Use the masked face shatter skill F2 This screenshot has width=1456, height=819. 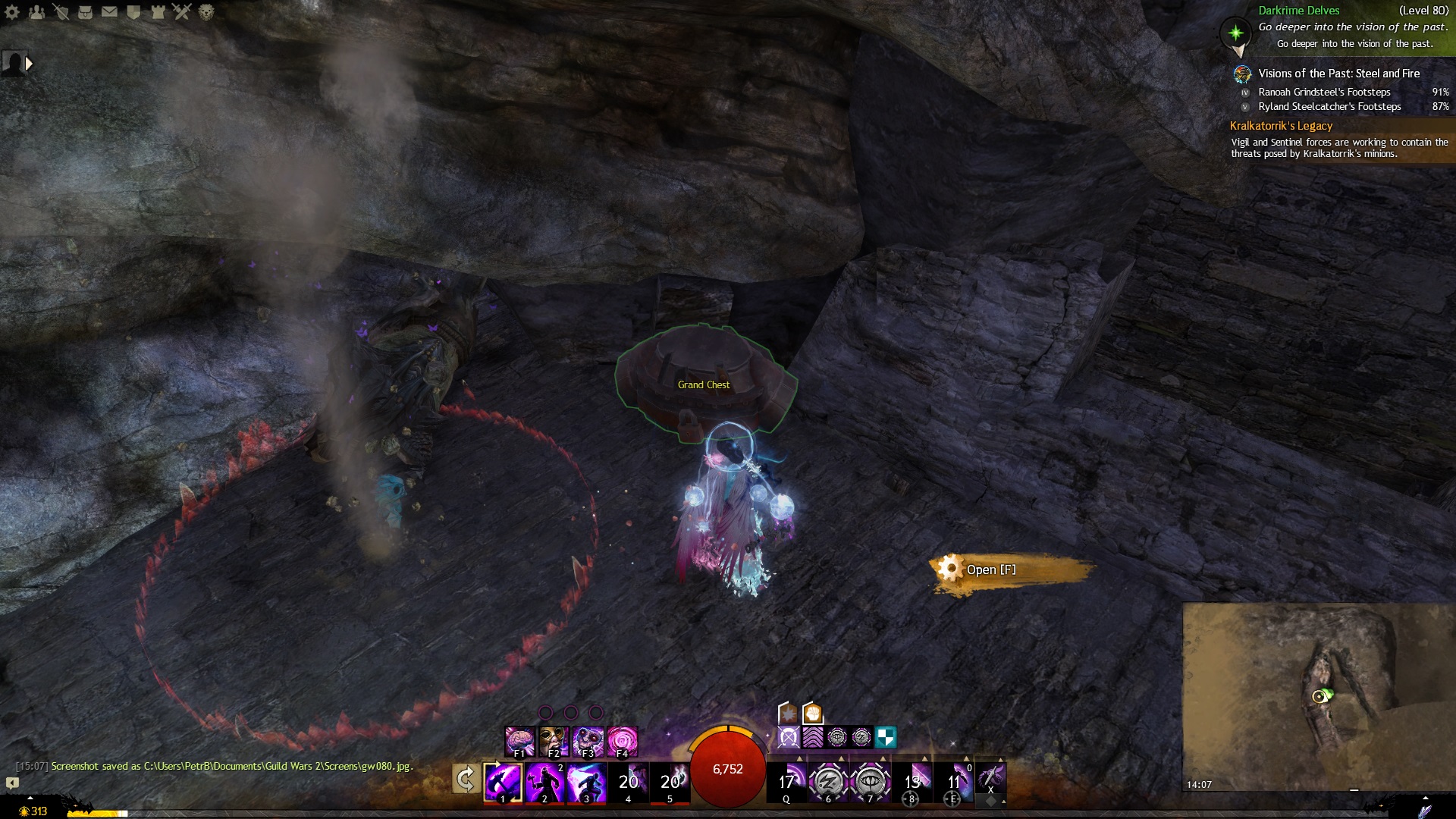click(554, 741)
